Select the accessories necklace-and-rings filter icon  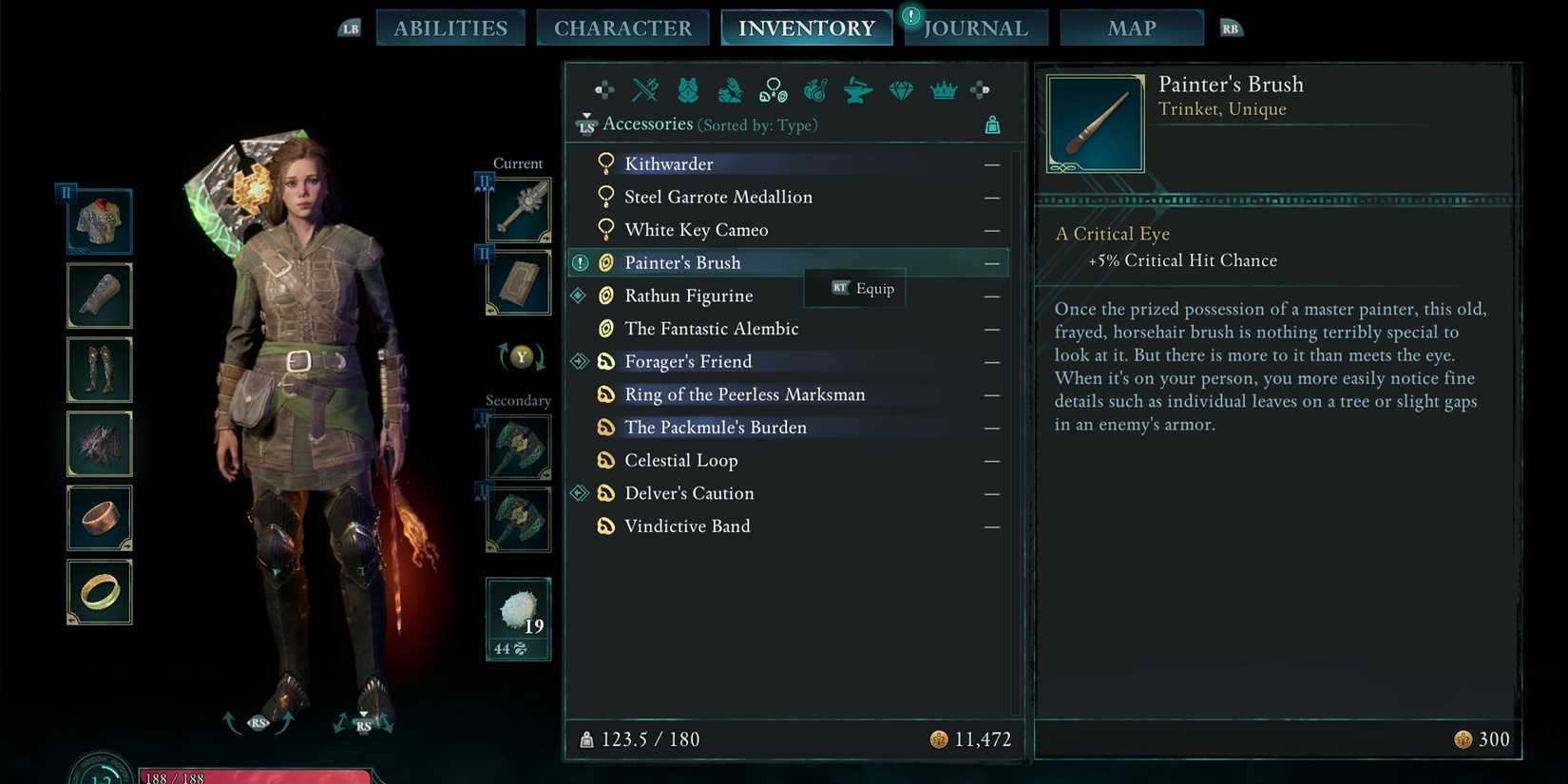pos(773,88)
